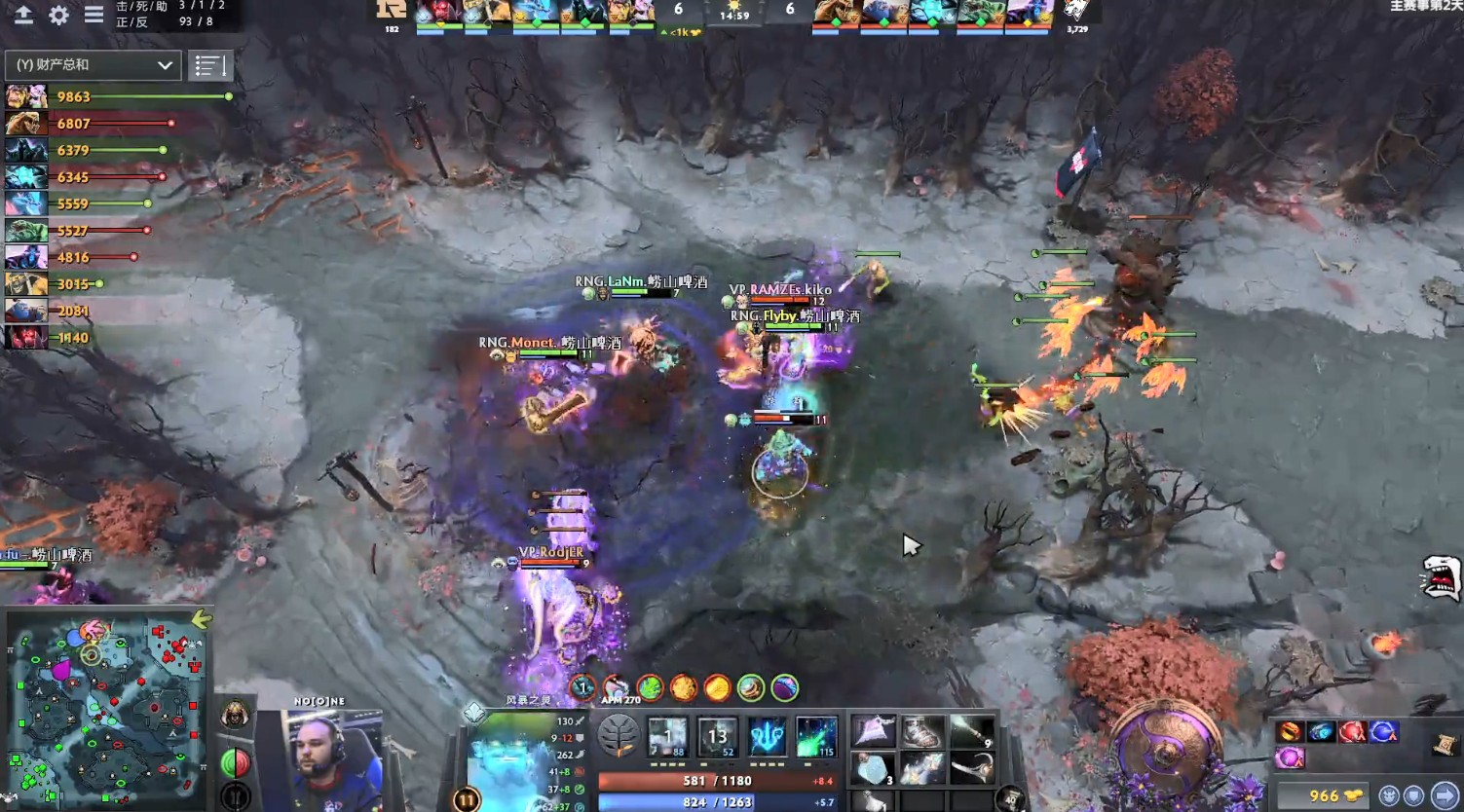The image size is (1464, 812).
Task: Click the courier button near the gold display
Action: 1389,795
